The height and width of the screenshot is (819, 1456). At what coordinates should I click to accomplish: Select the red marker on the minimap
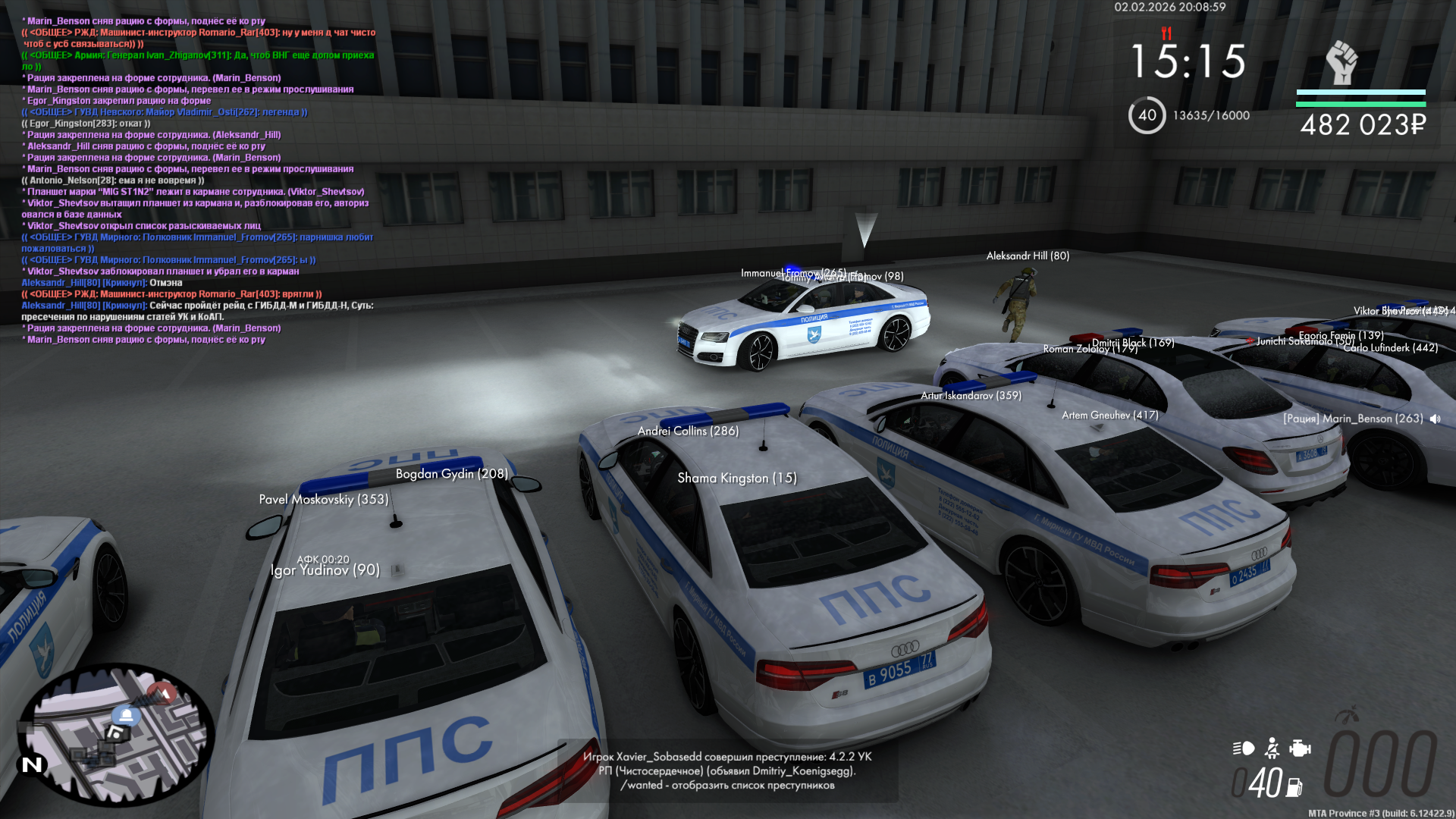(162, 692)
